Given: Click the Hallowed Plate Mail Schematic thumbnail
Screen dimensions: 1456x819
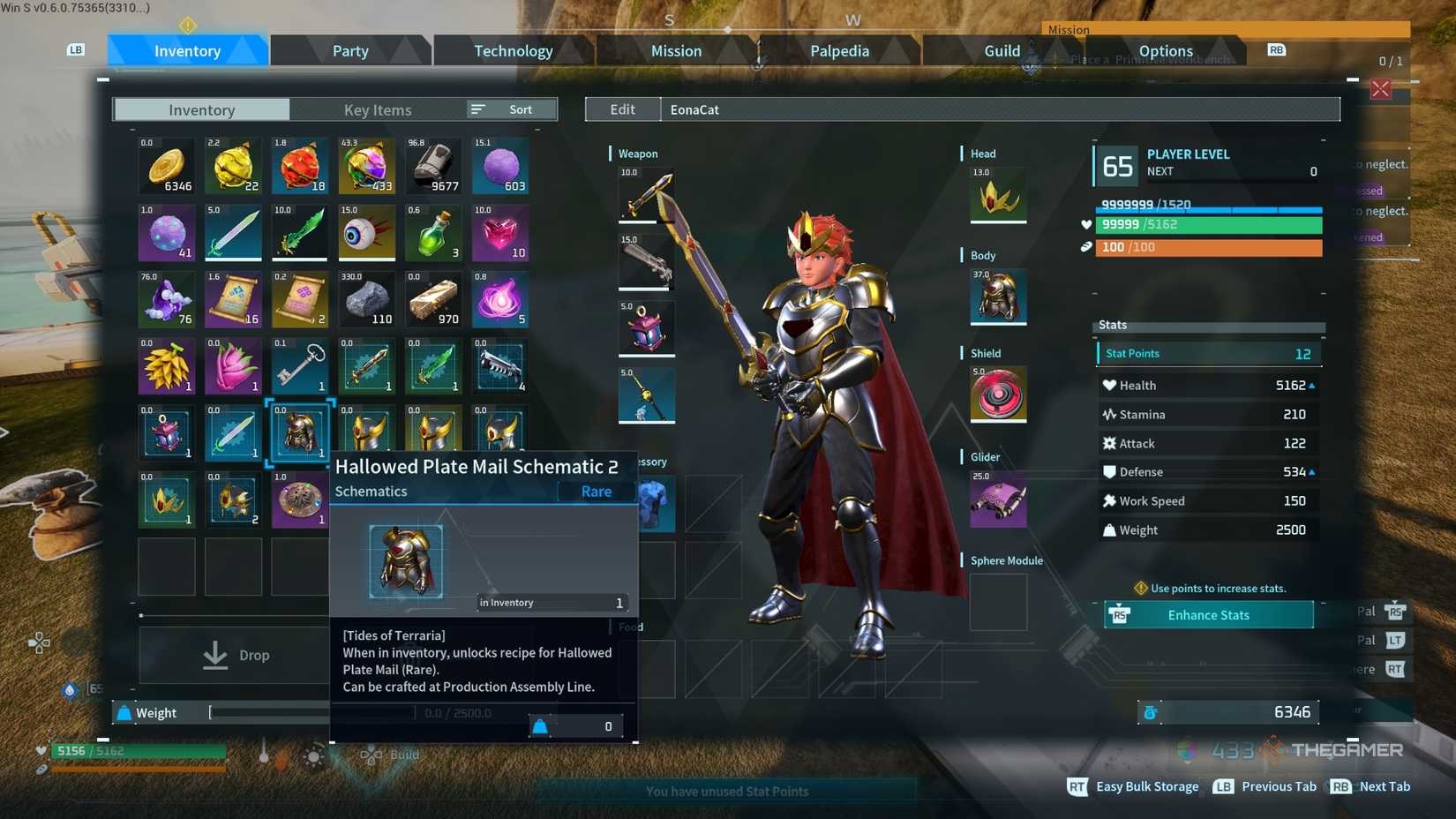Looking at the screenshot, I should pyautogui.click(x=404, y=560).
